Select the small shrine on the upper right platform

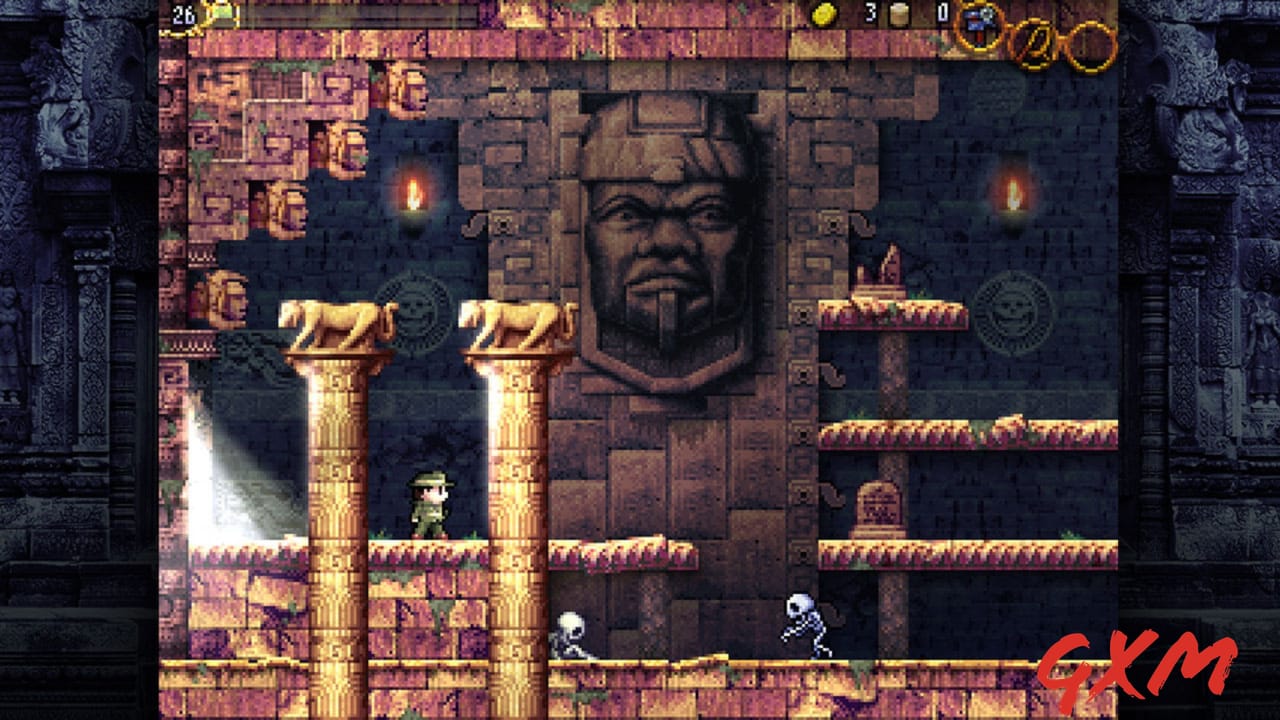coord(882,270)
